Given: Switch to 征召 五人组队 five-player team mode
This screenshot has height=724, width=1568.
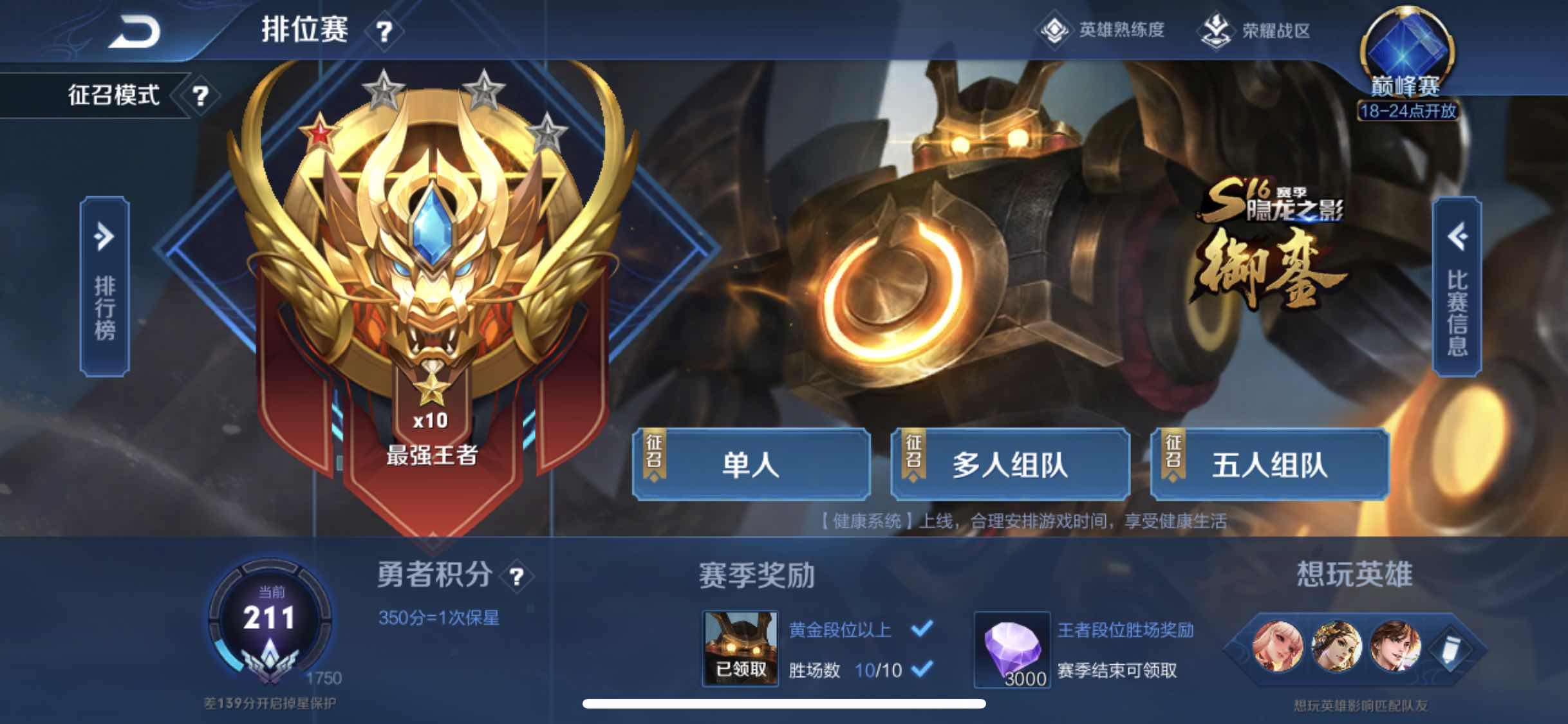Looking at the screenshot, I should coord(1271,467).
